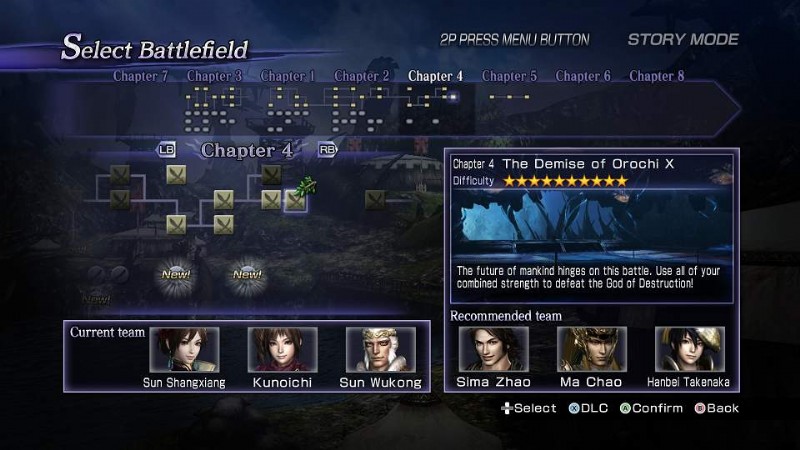Switch to the Chapter 7 tab
Viewport: 800px width, 450px height.
click(x=140, y=76)
